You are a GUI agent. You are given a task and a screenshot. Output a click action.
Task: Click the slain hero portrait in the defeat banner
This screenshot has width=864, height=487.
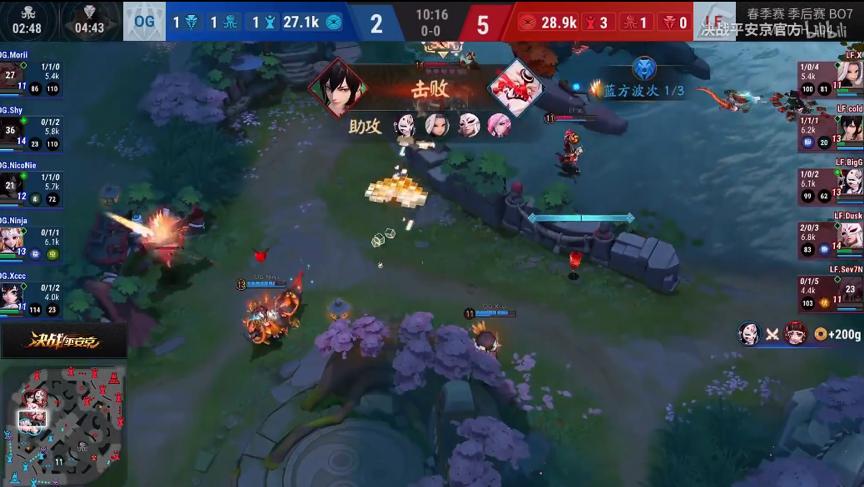point(515,88)
